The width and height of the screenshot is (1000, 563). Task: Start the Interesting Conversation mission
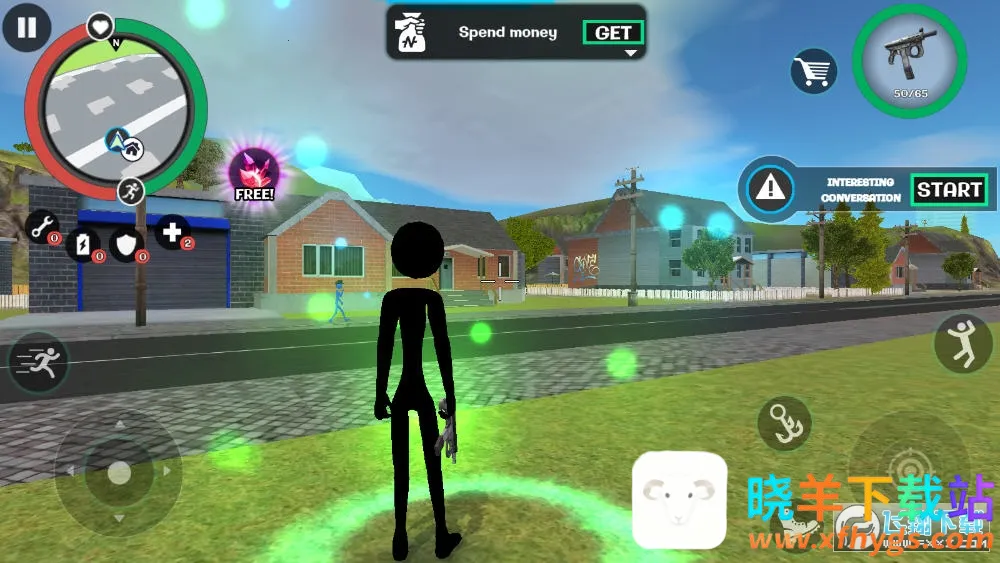coord(949,189)
